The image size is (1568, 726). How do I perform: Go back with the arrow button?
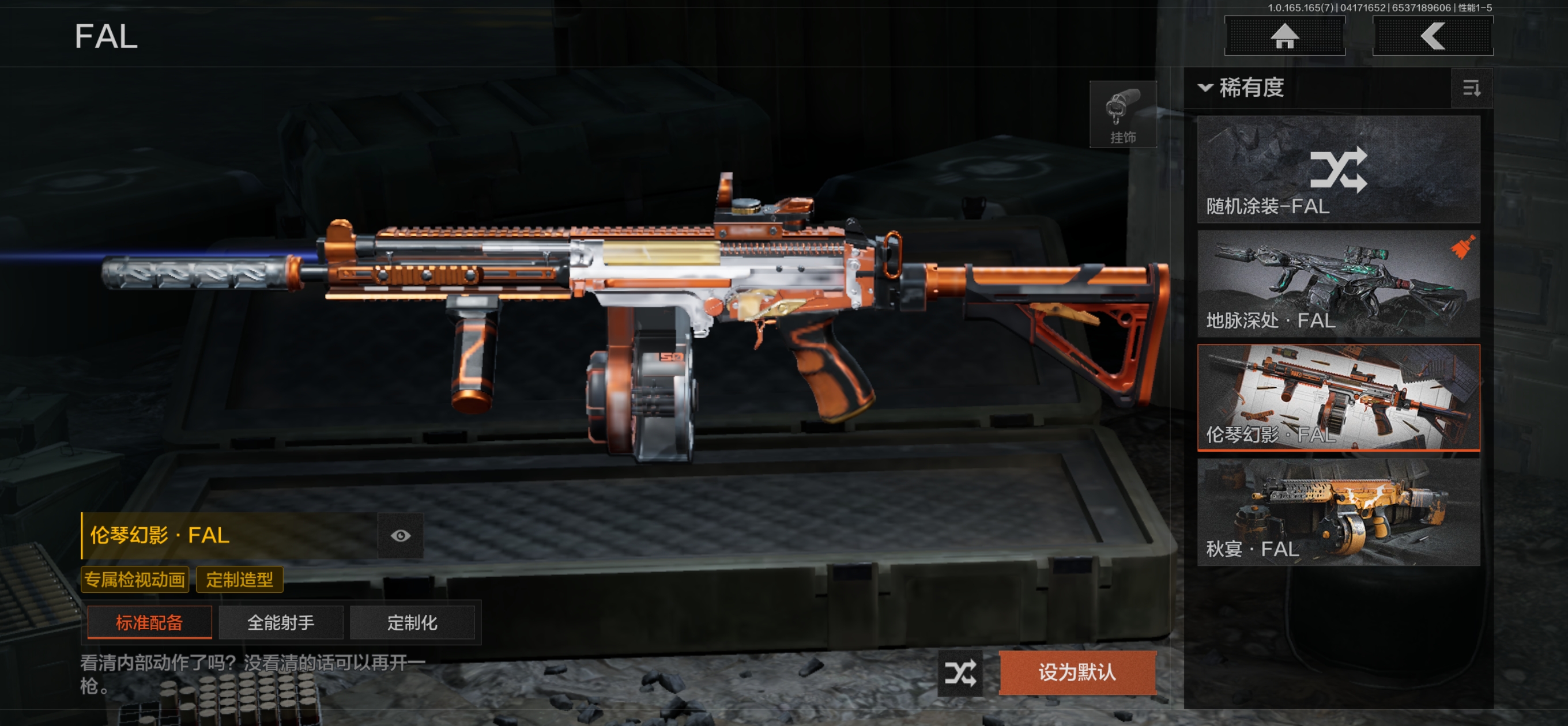click(1433, 36)
